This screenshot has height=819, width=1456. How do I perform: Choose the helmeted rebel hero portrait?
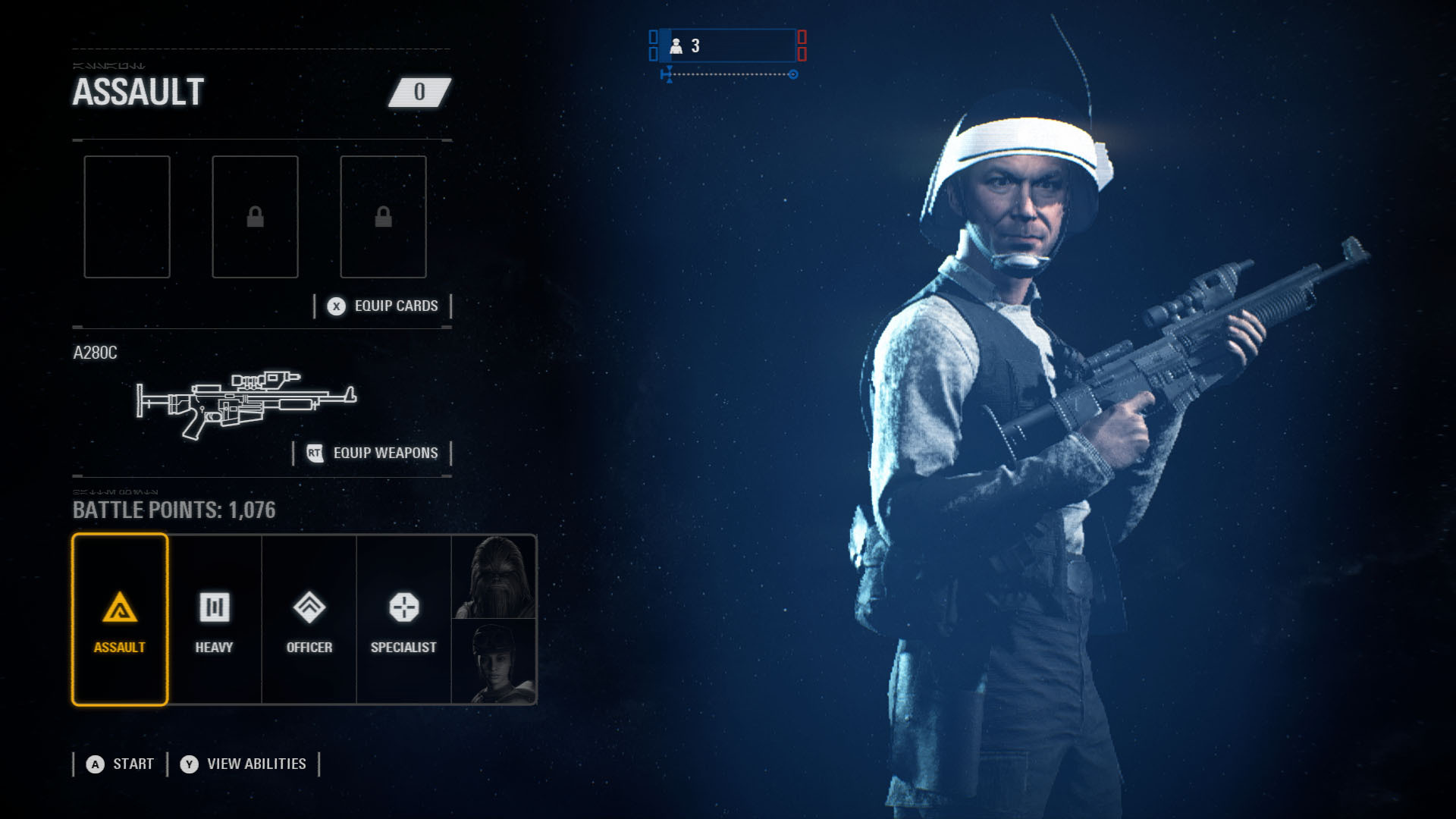coord(494,662)
